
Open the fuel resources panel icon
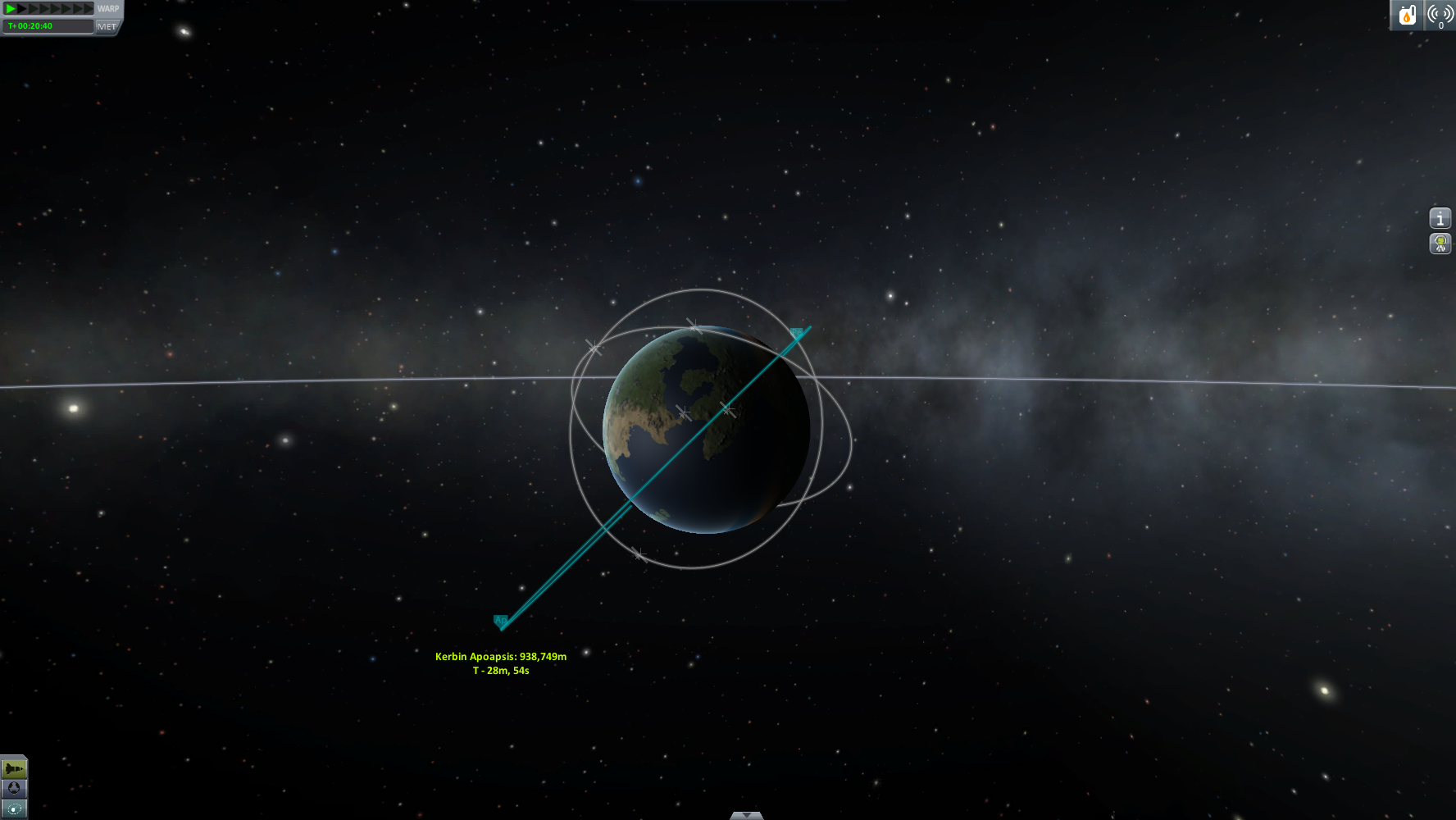point(1407,15)
